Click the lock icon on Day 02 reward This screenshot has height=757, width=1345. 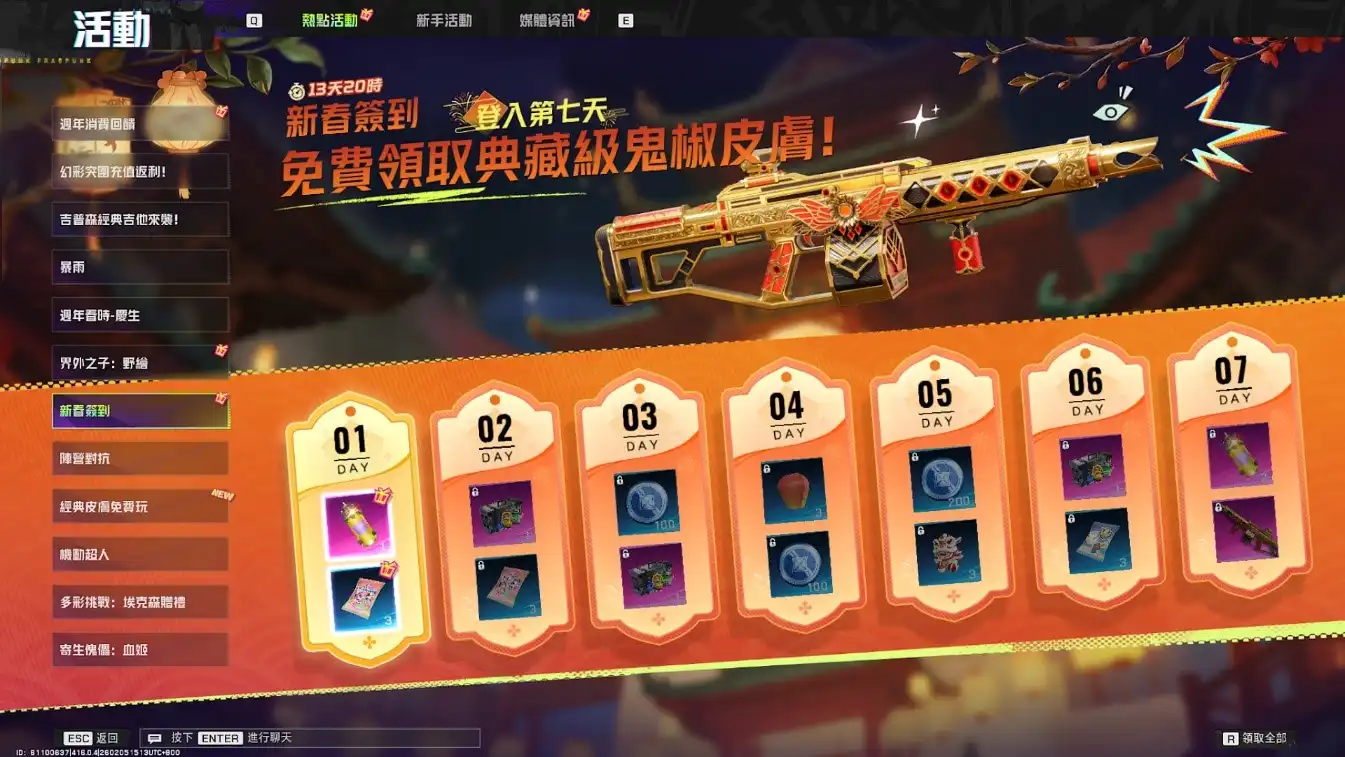(475, 493)
